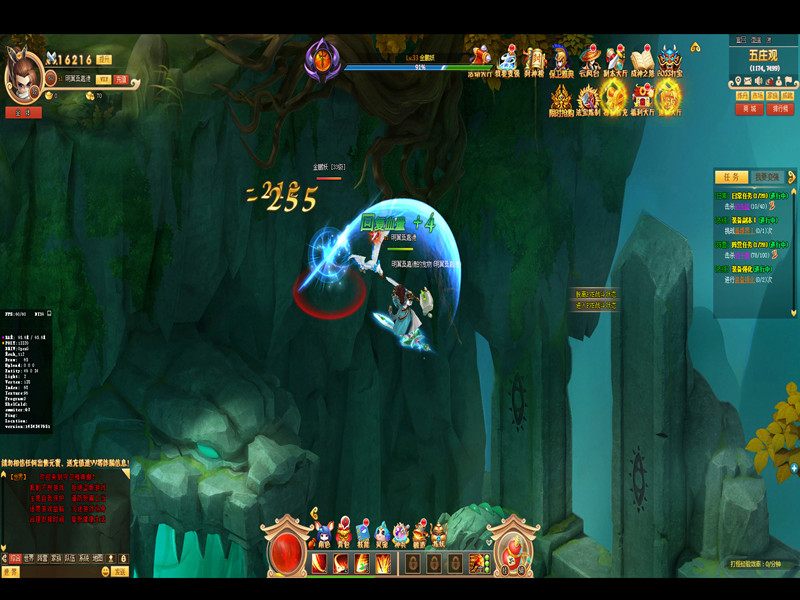Switch to the 任务 quest tab
Image resolution: width=800 pixels, height=600 pixels.
tap(732, 176)
